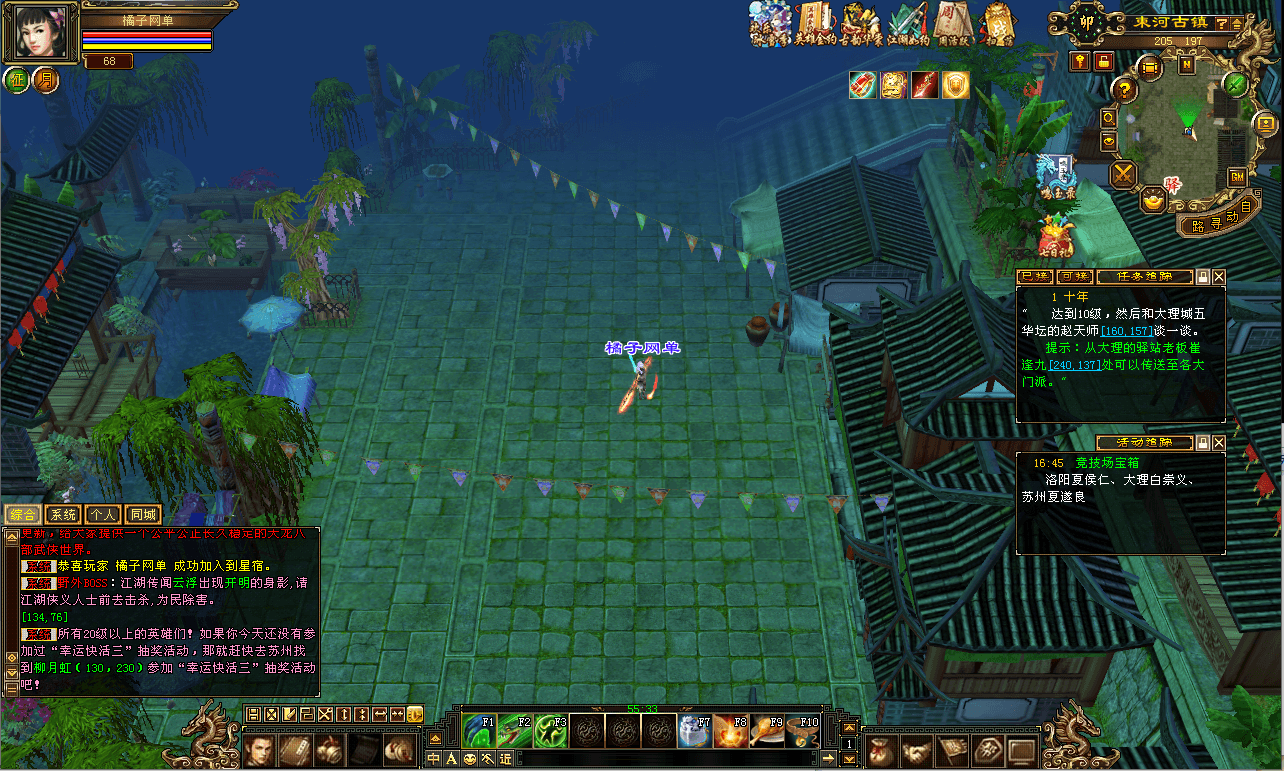The width and height of the screenshot is (1284, 771).
Task: Click the crossed swords minimap button
Action: (x=1125, y=175)
